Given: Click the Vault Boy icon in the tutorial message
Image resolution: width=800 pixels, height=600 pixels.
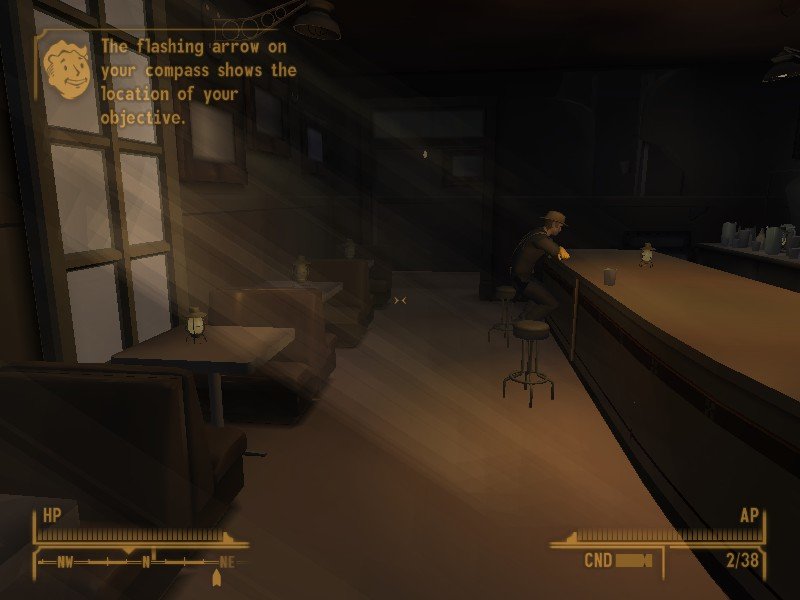Looking at the screenshot, I should click(x=67, y=71).
